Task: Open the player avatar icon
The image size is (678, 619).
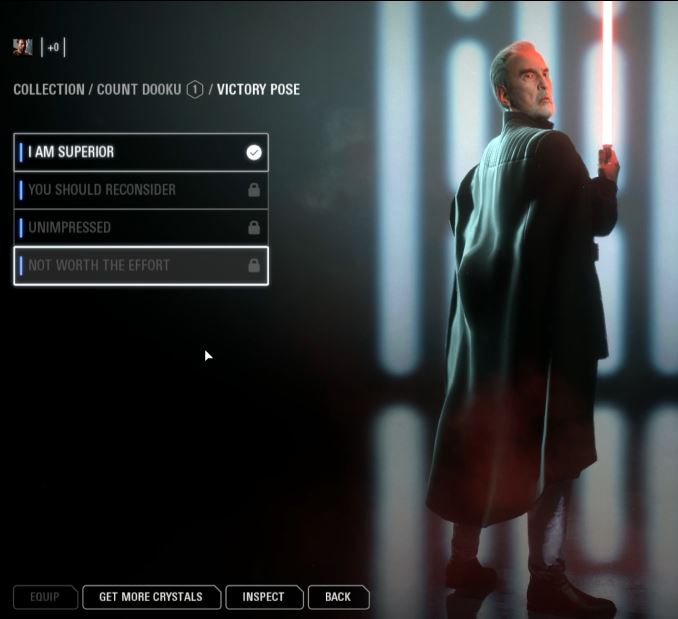Action: [x=22, y=47]
